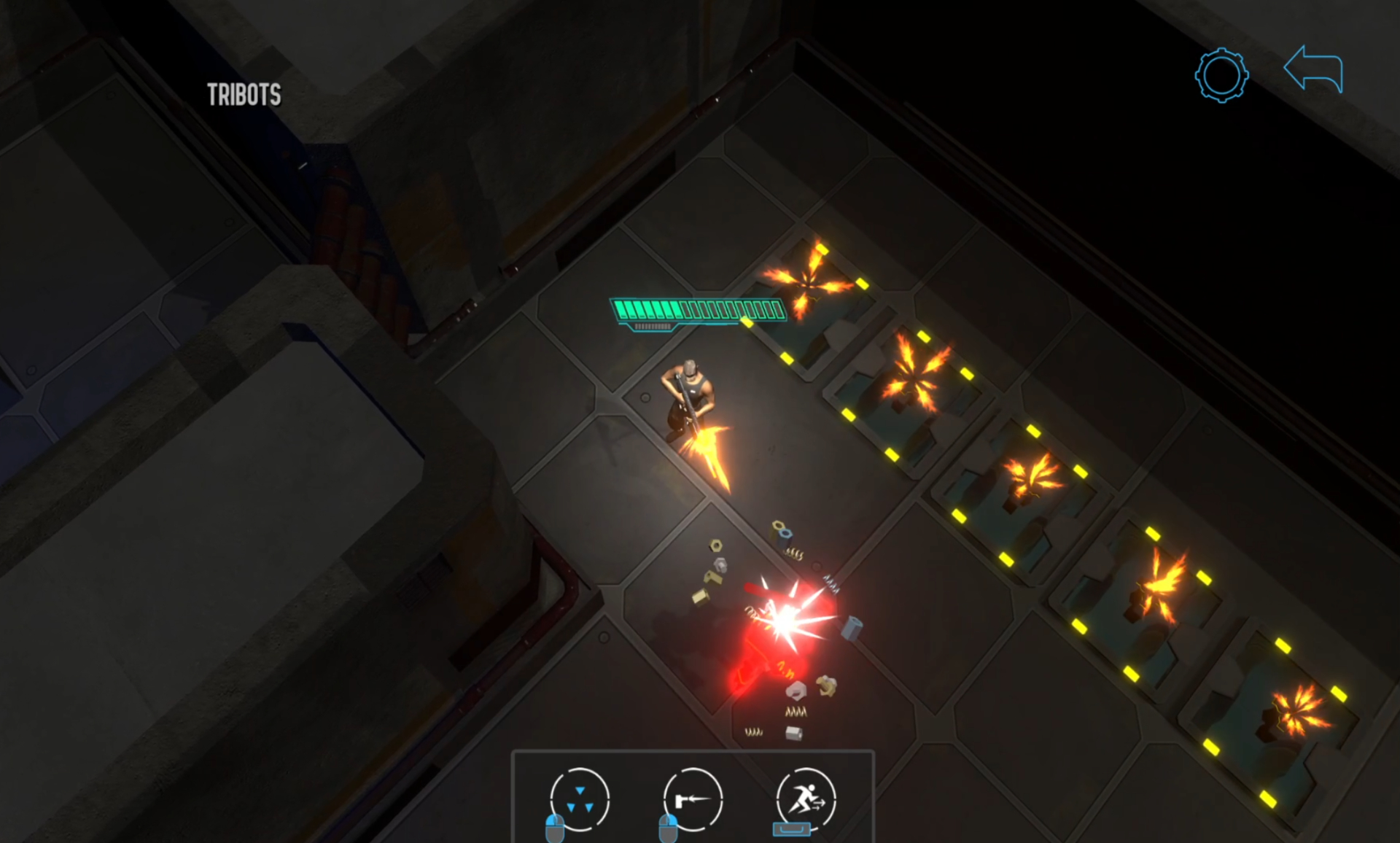Select the three-arrows aim ability icon
1400x843 pixels.
580,799
